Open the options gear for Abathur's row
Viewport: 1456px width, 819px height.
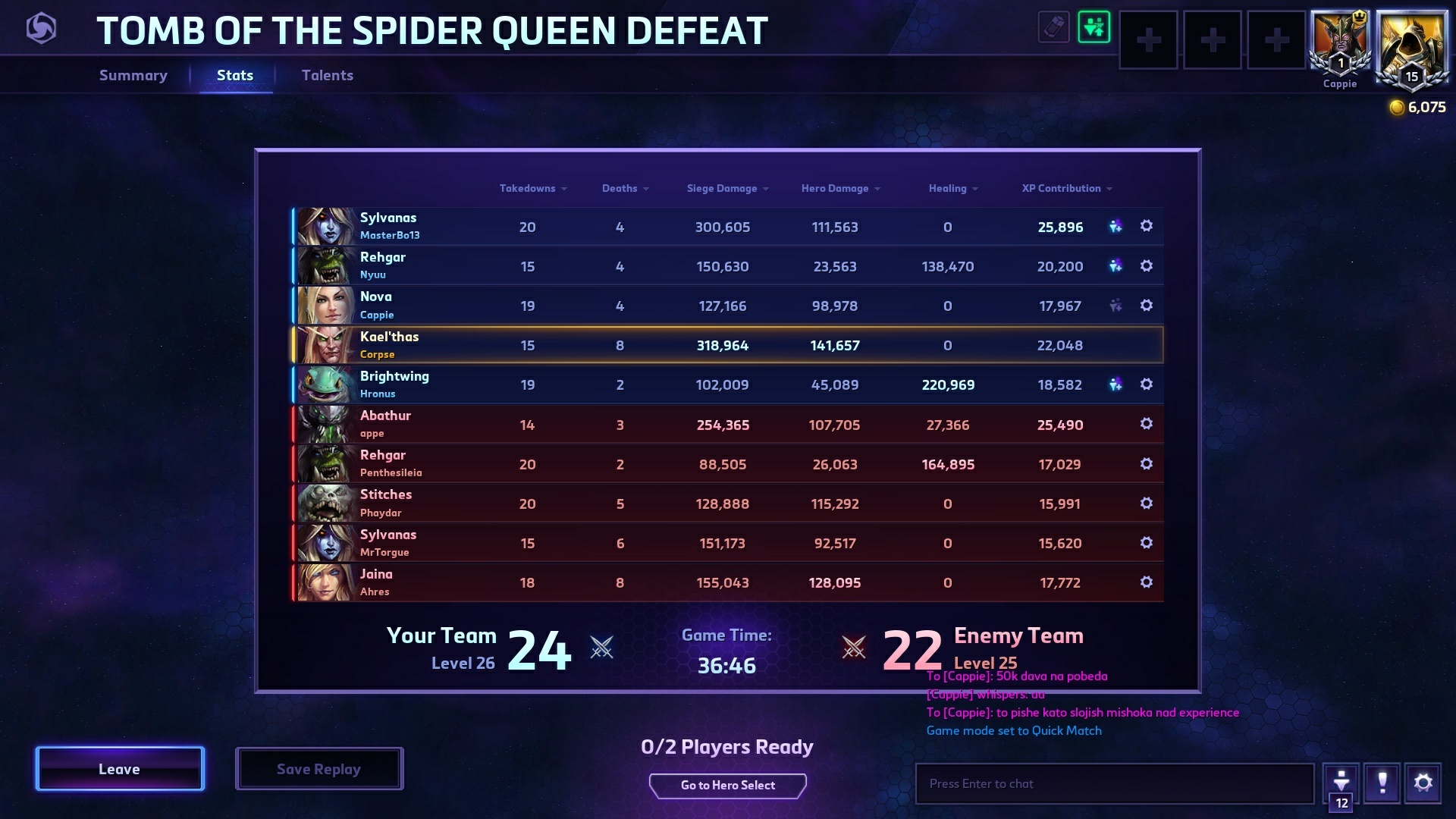coord(1146,424)
